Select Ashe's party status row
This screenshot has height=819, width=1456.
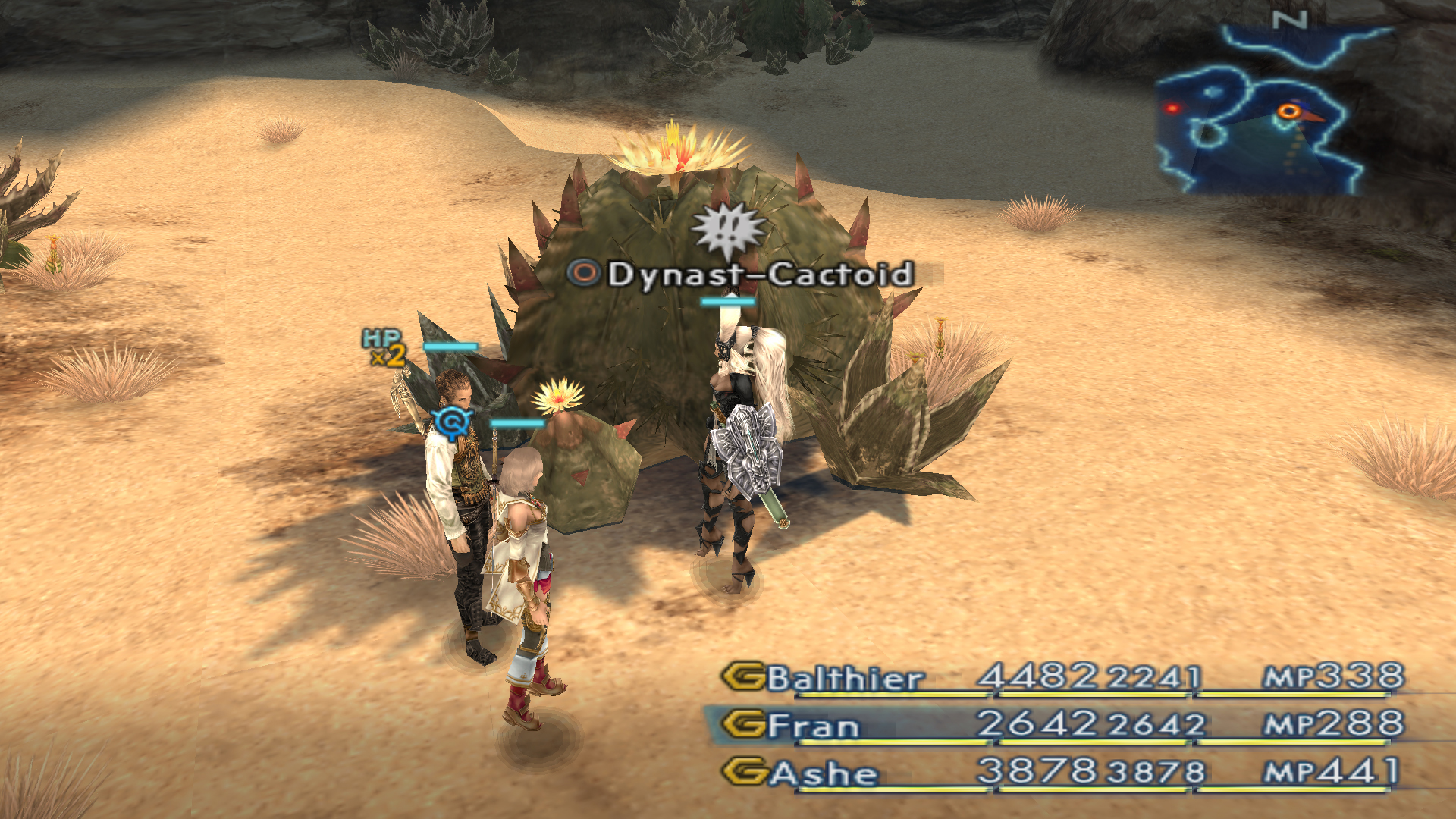click(x=1062, y=773)
